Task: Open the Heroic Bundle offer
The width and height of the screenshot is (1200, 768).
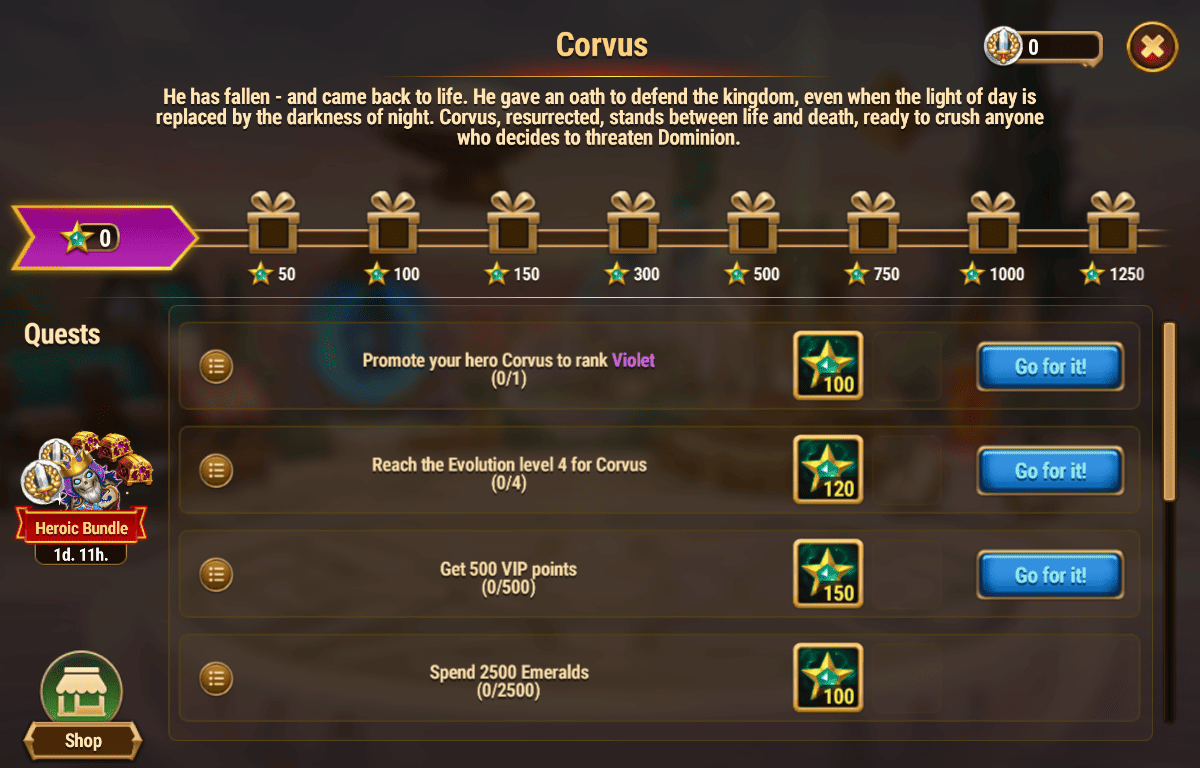Action: 82,490
